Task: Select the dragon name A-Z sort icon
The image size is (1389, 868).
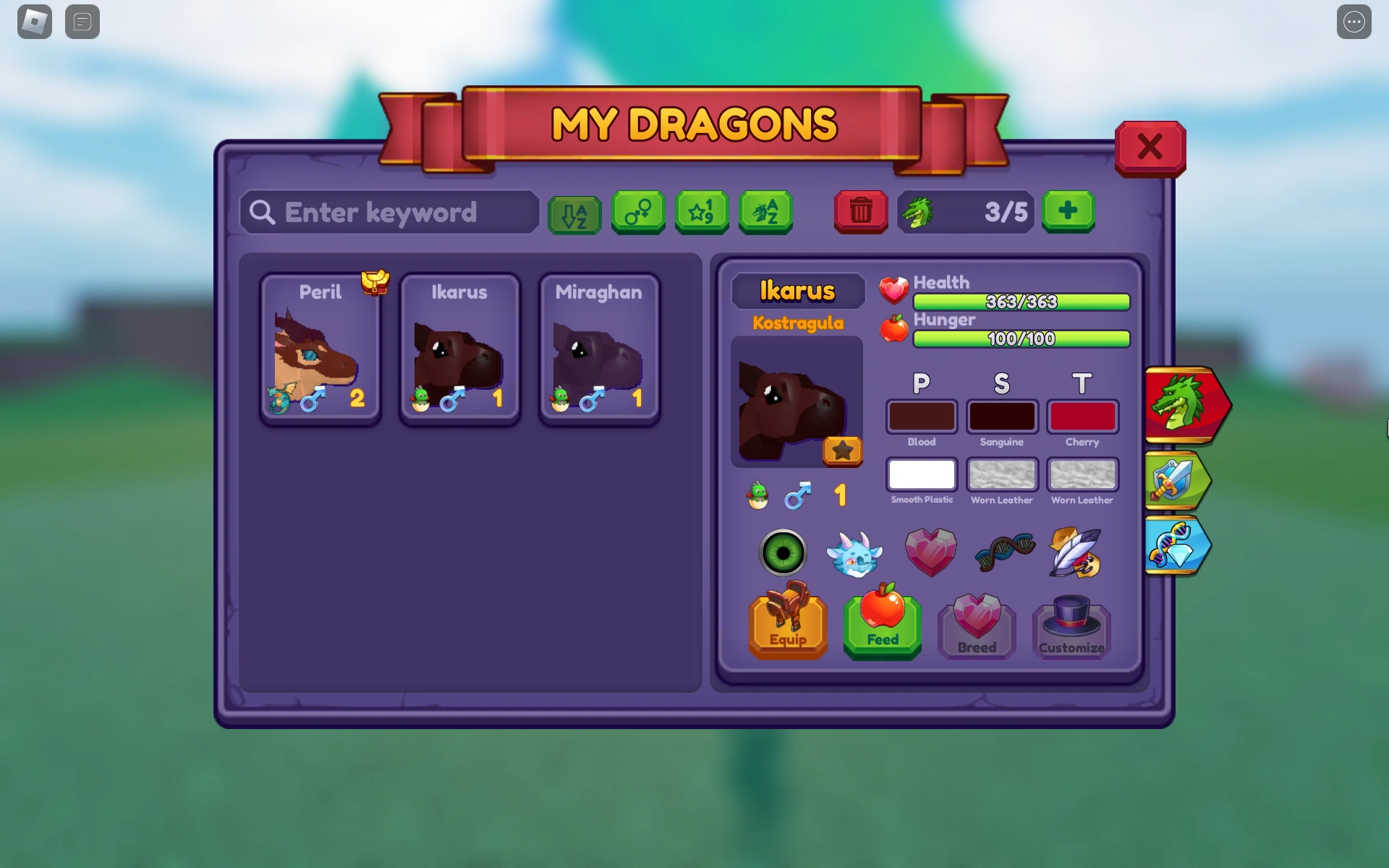Action: [765, 212]
